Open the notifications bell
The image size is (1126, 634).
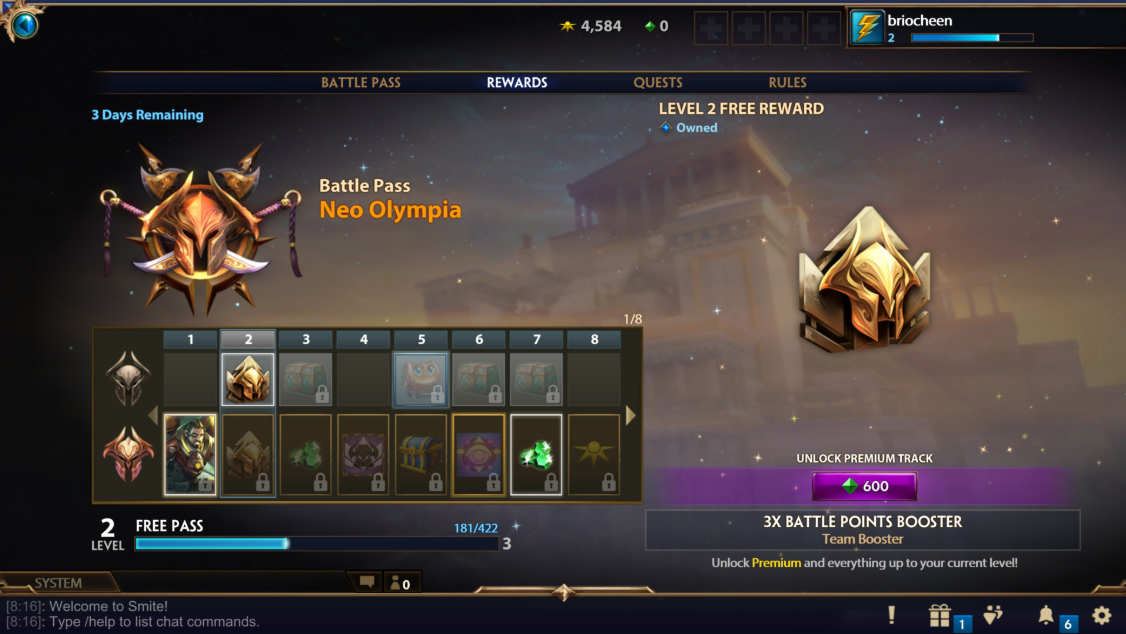coord(1046,616)
